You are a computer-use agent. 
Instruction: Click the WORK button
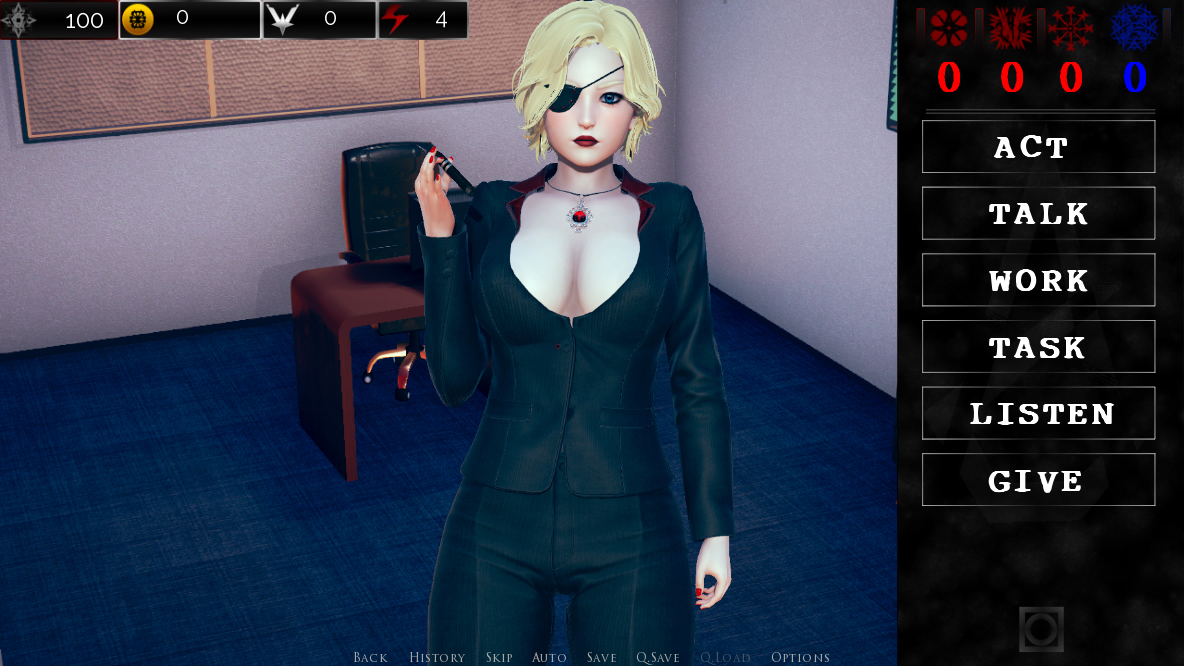click(1038, 280)
